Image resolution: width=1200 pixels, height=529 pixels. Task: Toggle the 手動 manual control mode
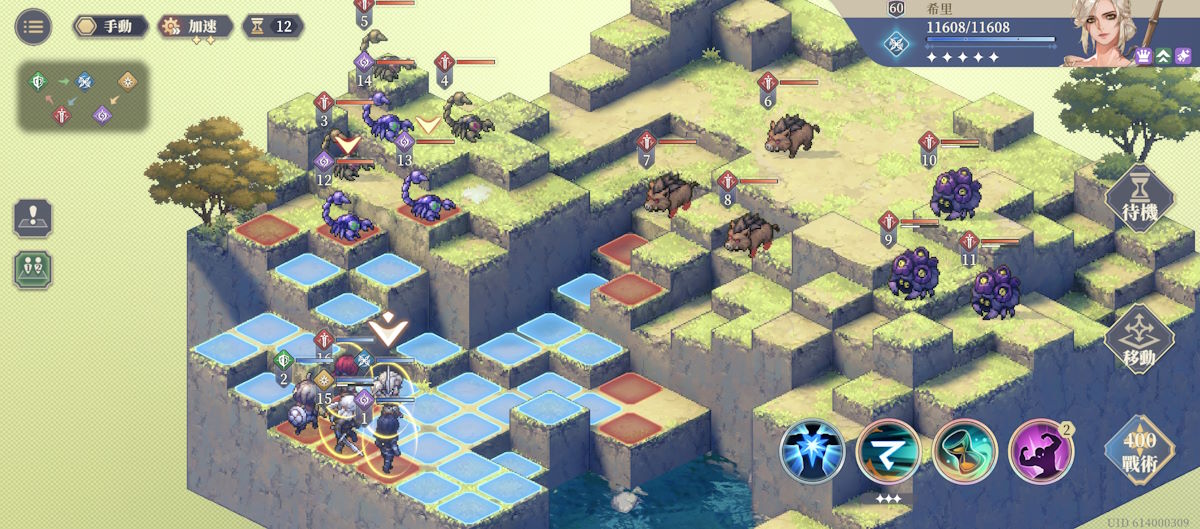(x=110, y=26)
